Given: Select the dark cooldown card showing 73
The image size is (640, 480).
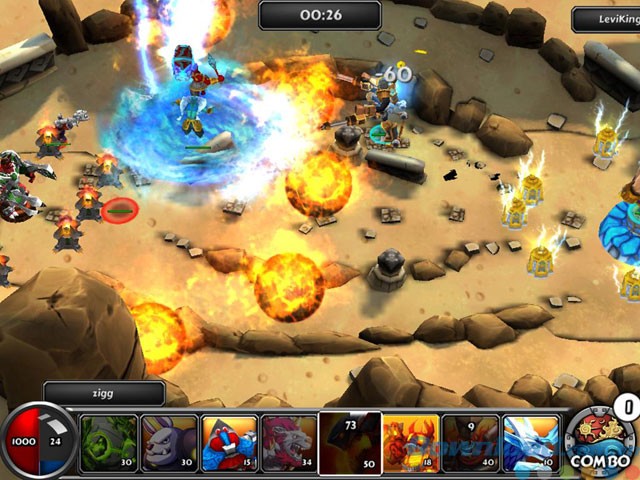Looking at the screenshot, I should [350, 443].
